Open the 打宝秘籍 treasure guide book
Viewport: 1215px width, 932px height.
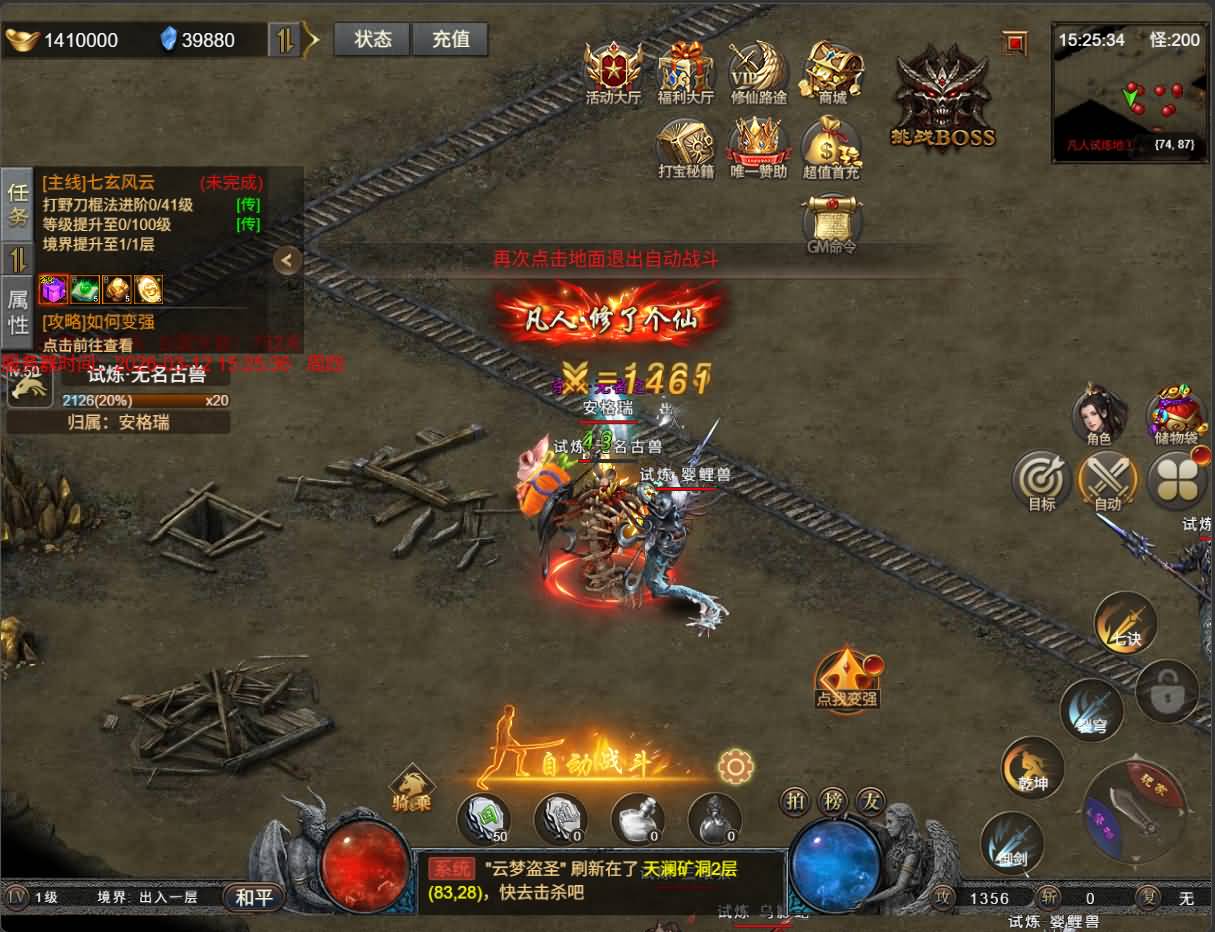(686, 150)
